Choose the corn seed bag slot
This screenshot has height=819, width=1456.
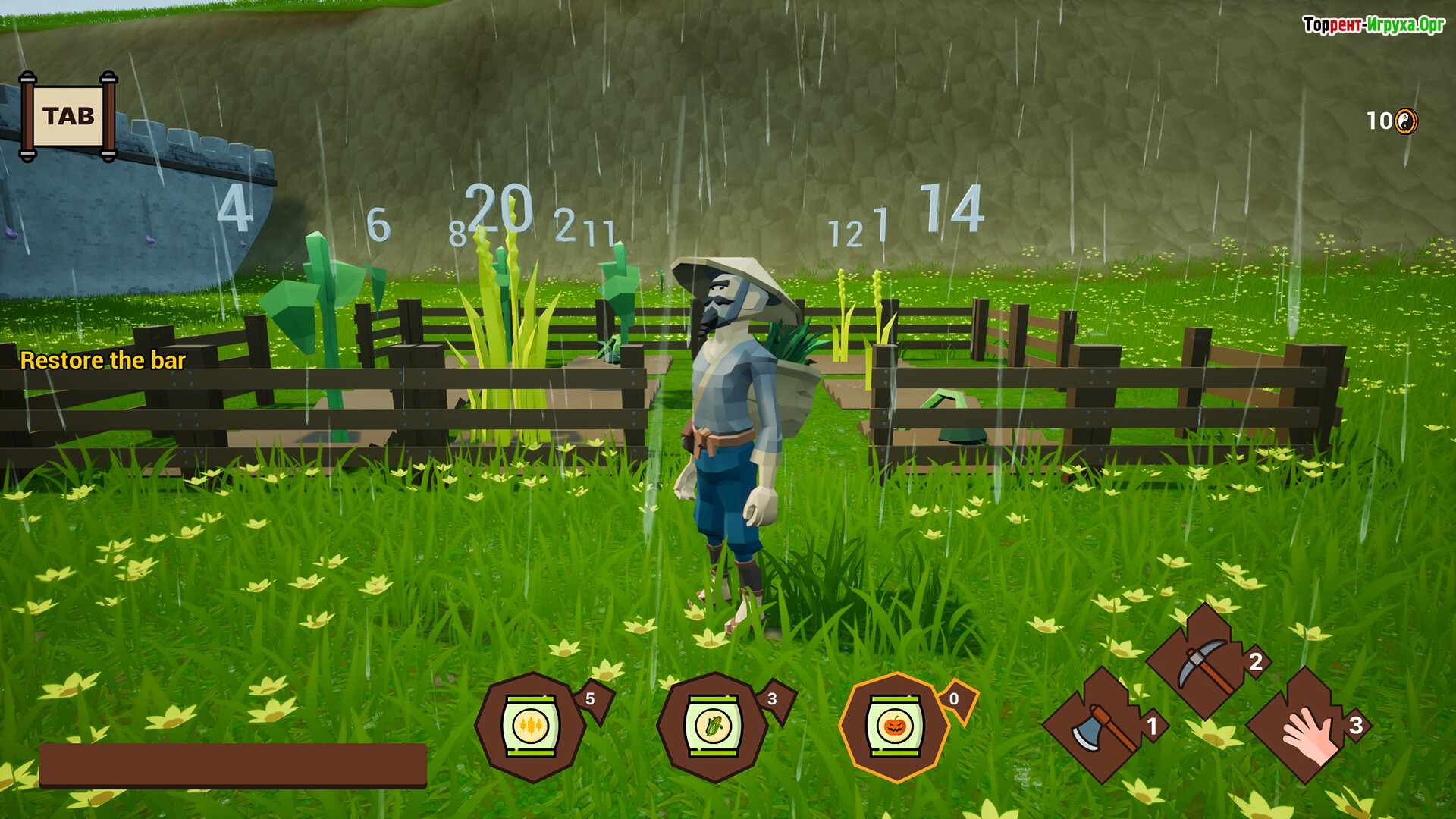point(713,726)
